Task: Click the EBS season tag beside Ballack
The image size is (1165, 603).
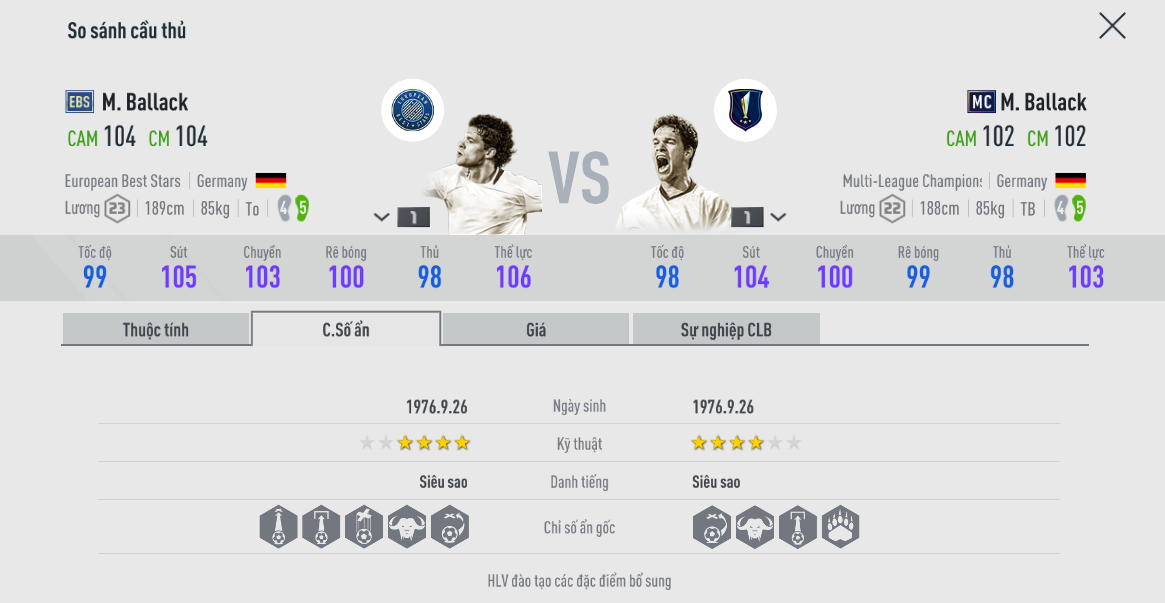Action: click(x=80, y=102)
